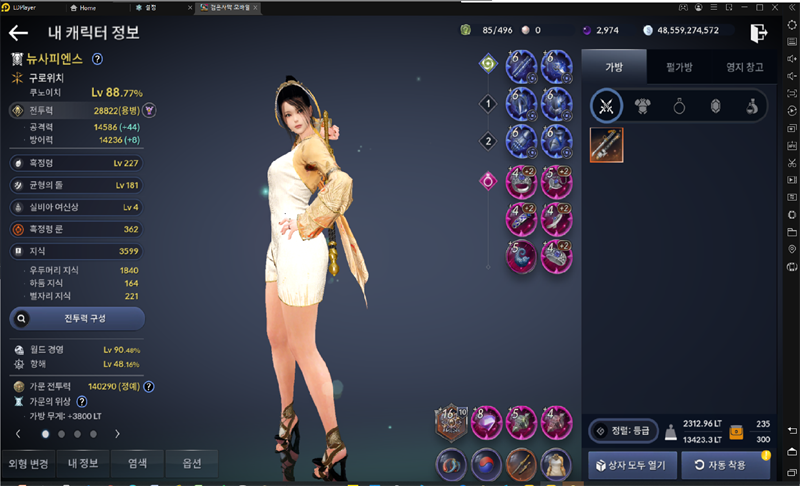Switch to the 내 정보 tab

[82, 463]
